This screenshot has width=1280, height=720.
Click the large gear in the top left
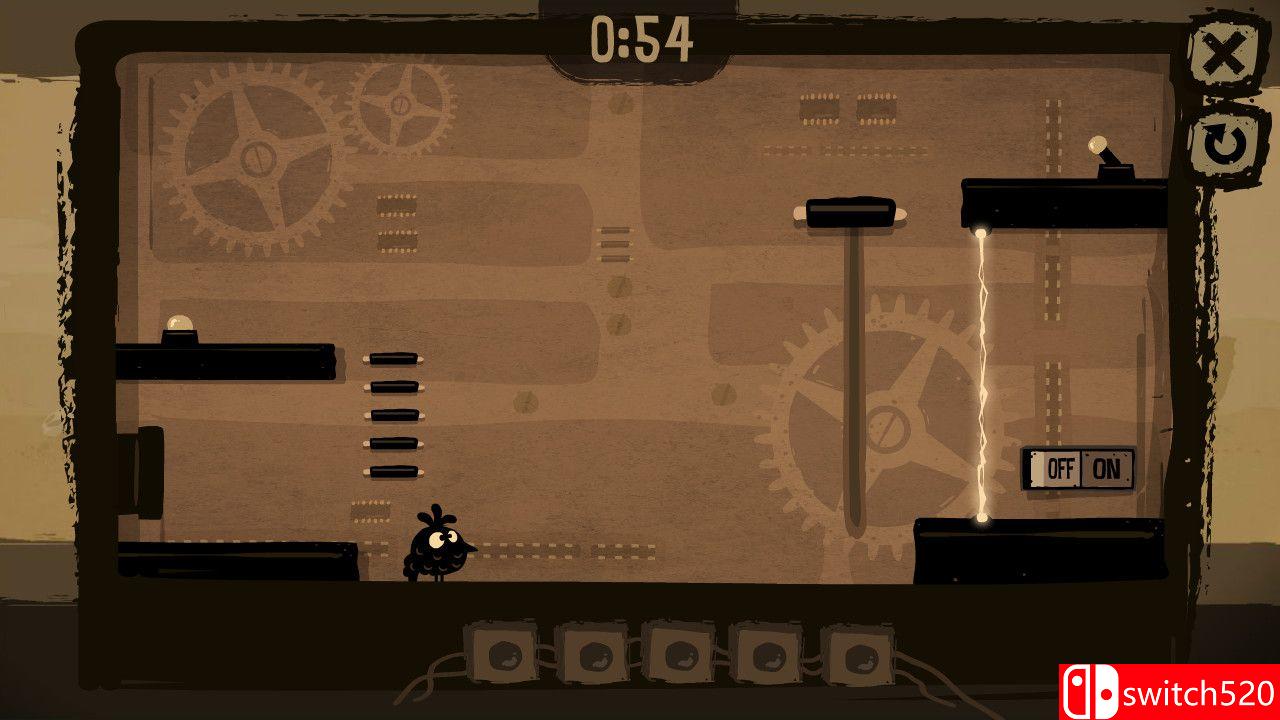click(x=255, y=160)
